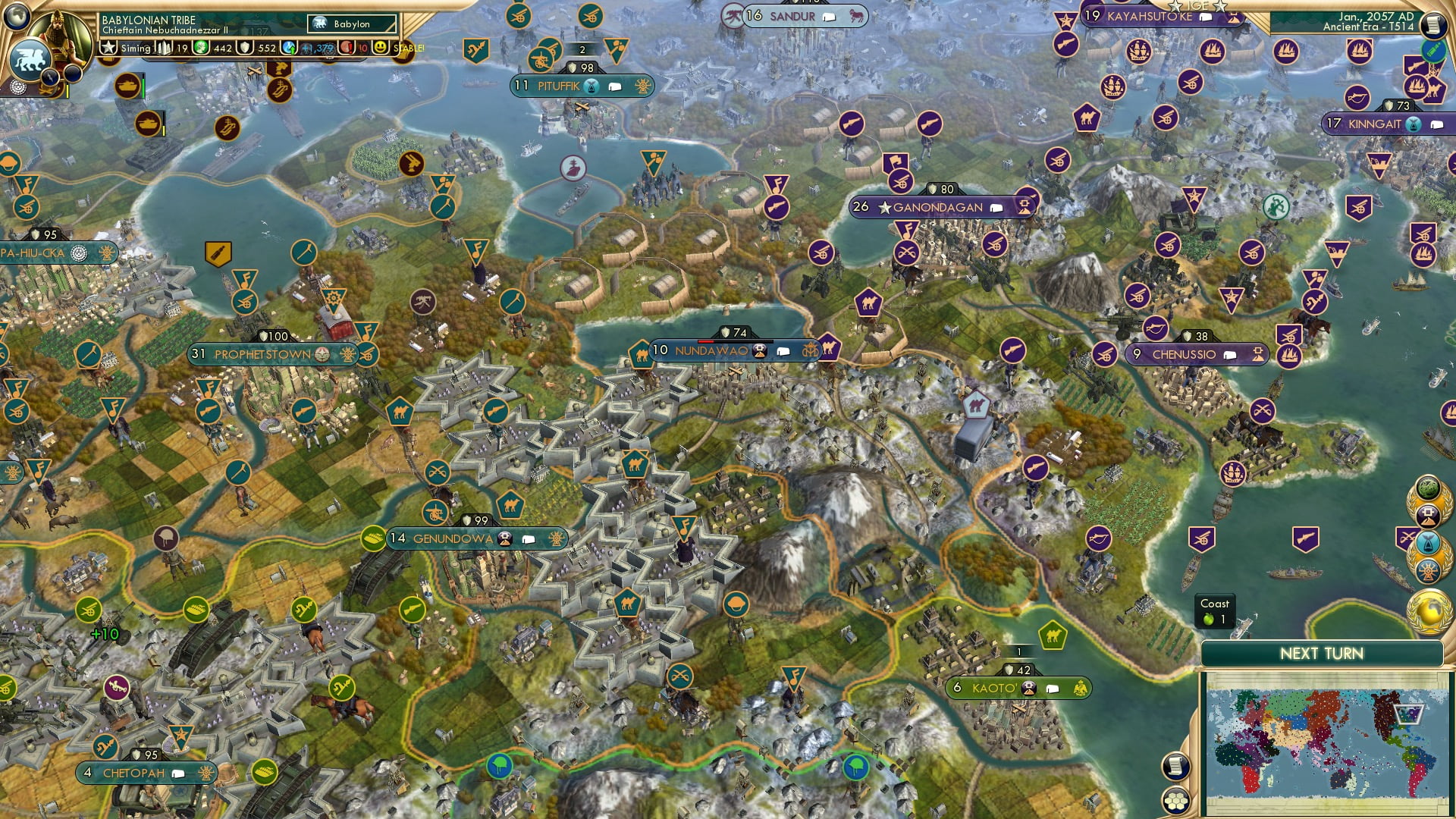Click the green natural wonder notification icon
Screen dimensions: 1456x819
[x=1428, y=488]
